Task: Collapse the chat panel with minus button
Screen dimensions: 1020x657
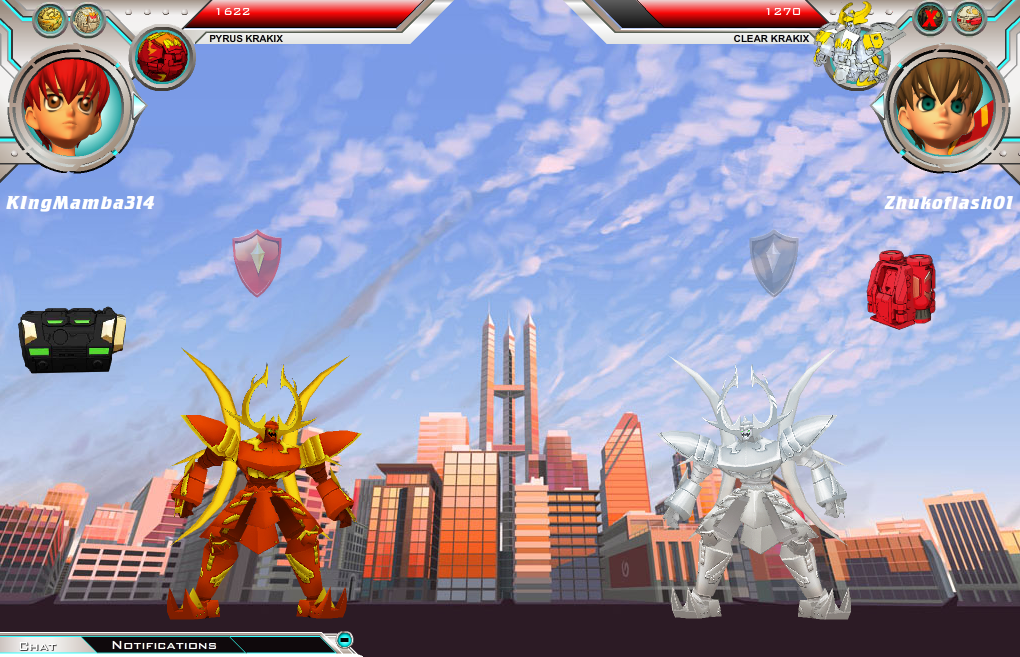Action: pyautogui.click(x=344, y=640)
